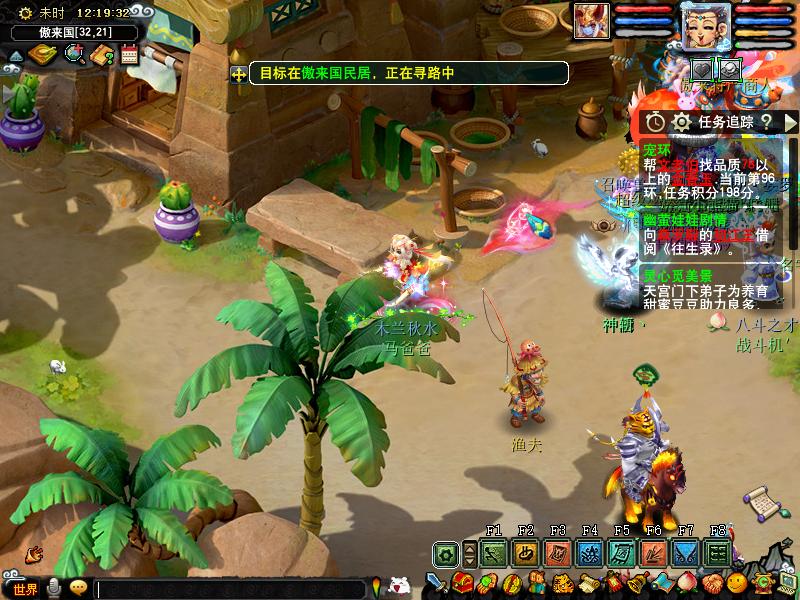Click the quest tracker question mark

click(765, 121)
